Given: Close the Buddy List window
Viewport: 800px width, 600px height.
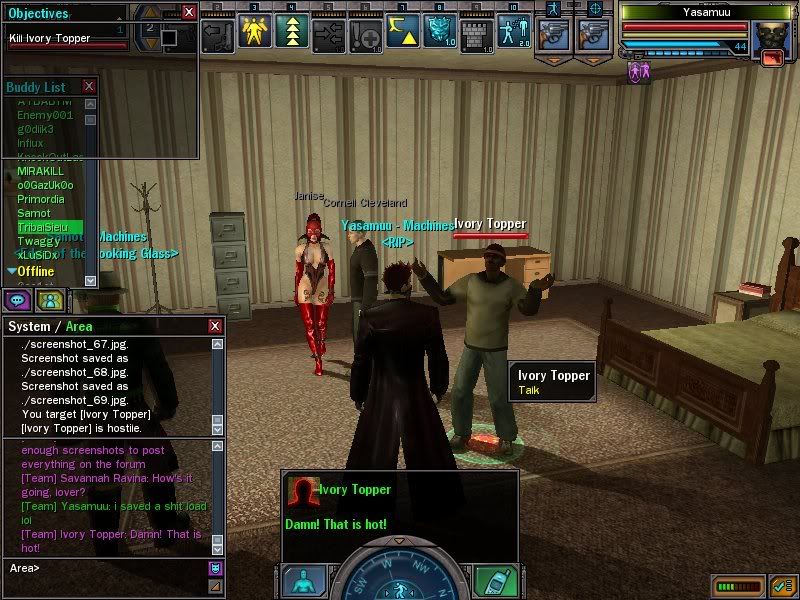Looking at the screenshot, I should click(x=89, y=87).
